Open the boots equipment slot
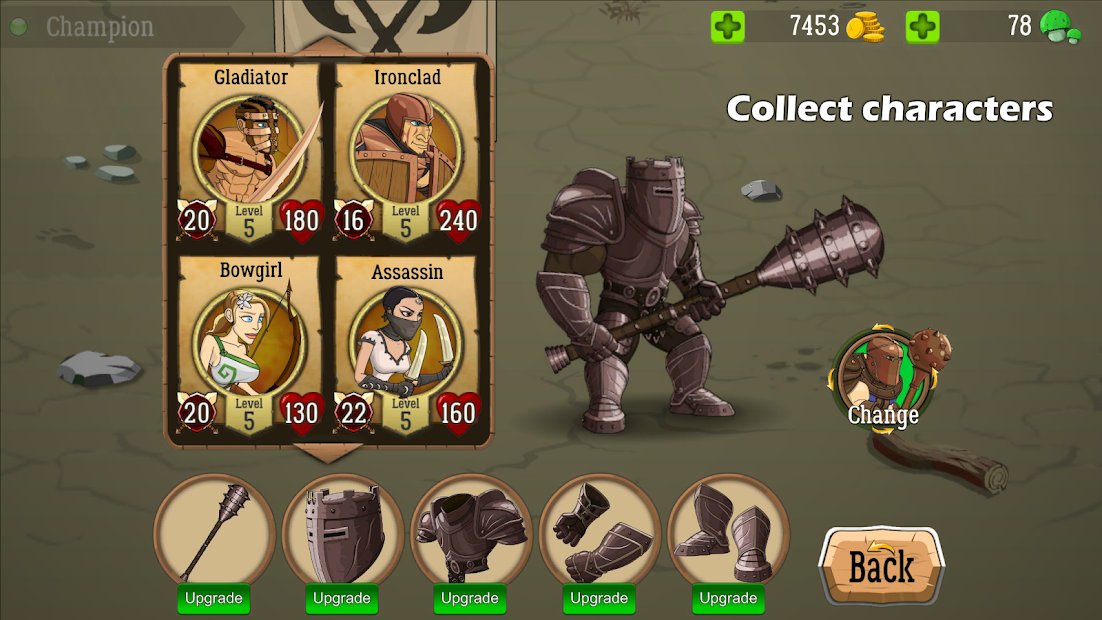Viewport: 1102px width, 620px height. tap(727, 530)
